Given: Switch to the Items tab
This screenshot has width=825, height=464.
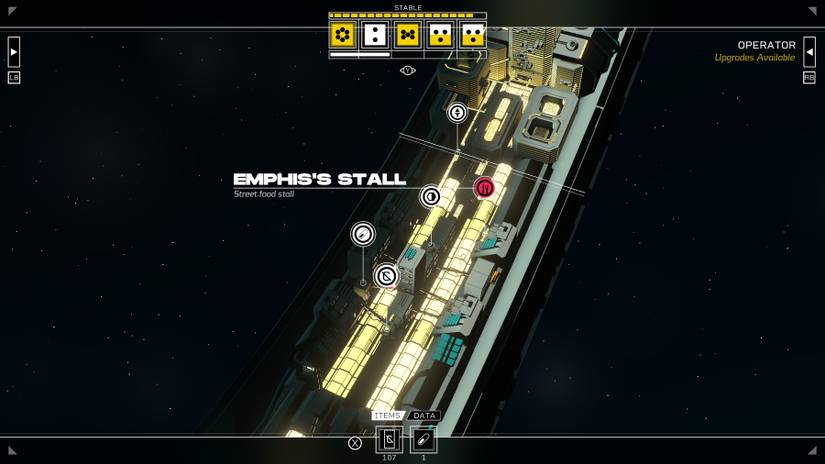Looking at the screenshot, I should [387, 416].
